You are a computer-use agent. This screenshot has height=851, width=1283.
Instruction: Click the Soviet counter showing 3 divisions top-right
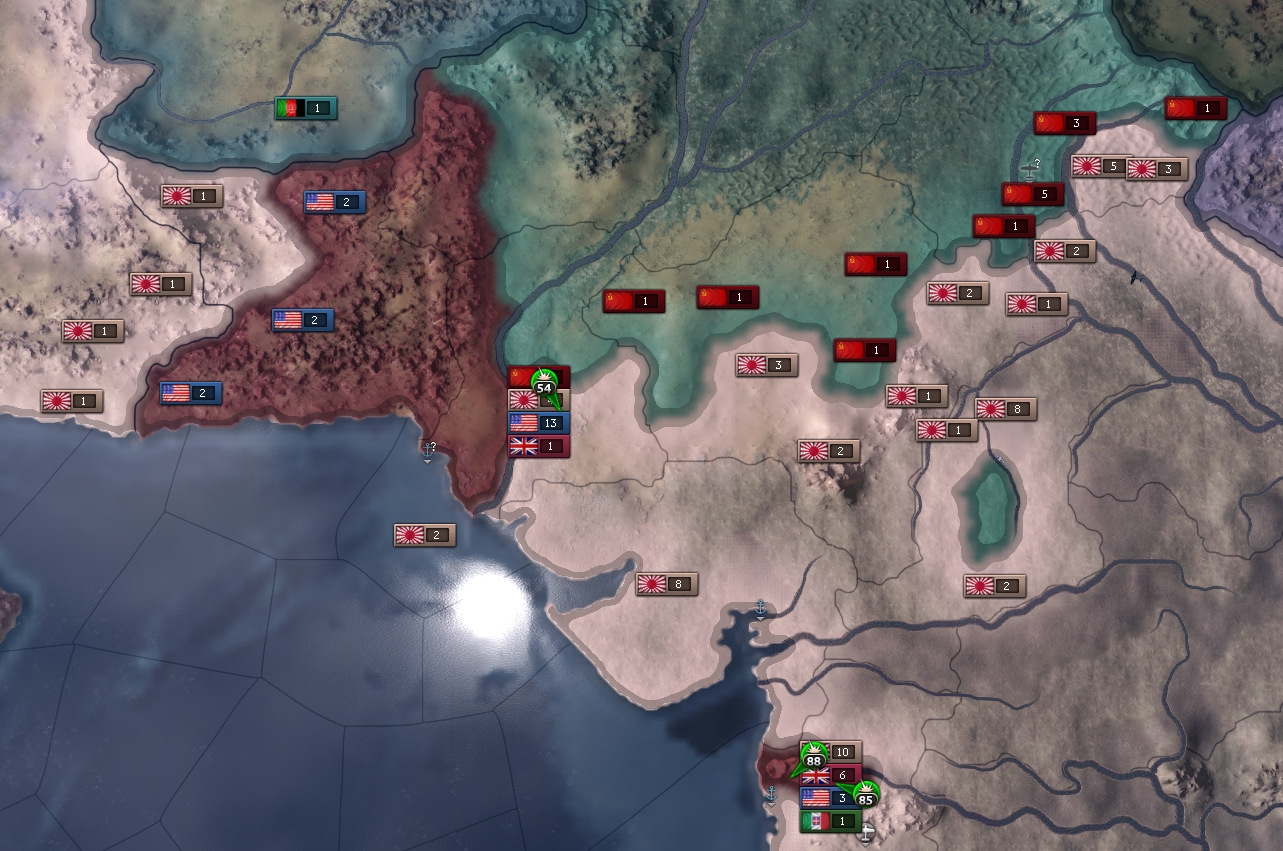click(1065, 124)
